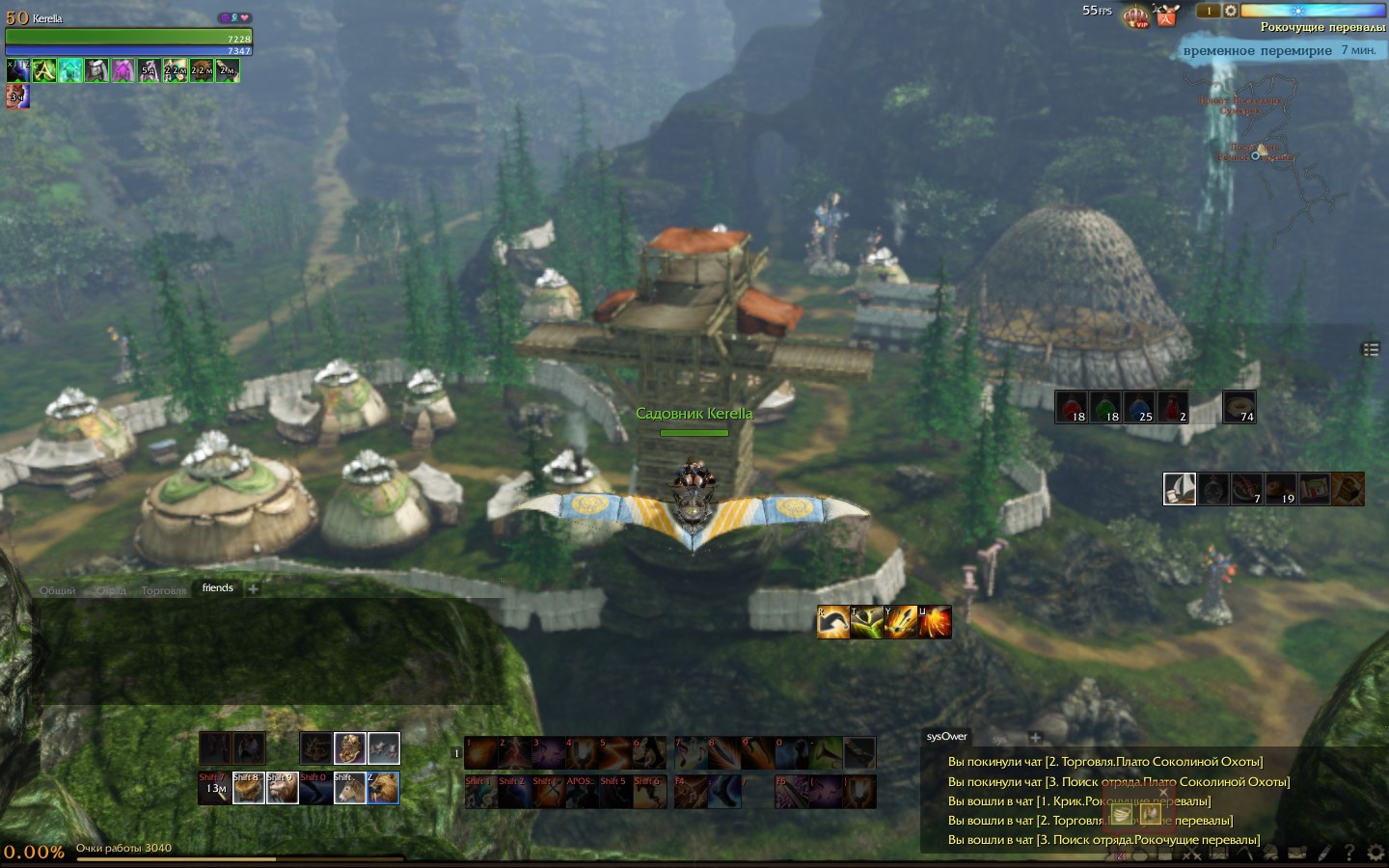Switch to the friends chat tab
The width and height of the screenshot is (1389, 868).
click(x=217, y=587)
